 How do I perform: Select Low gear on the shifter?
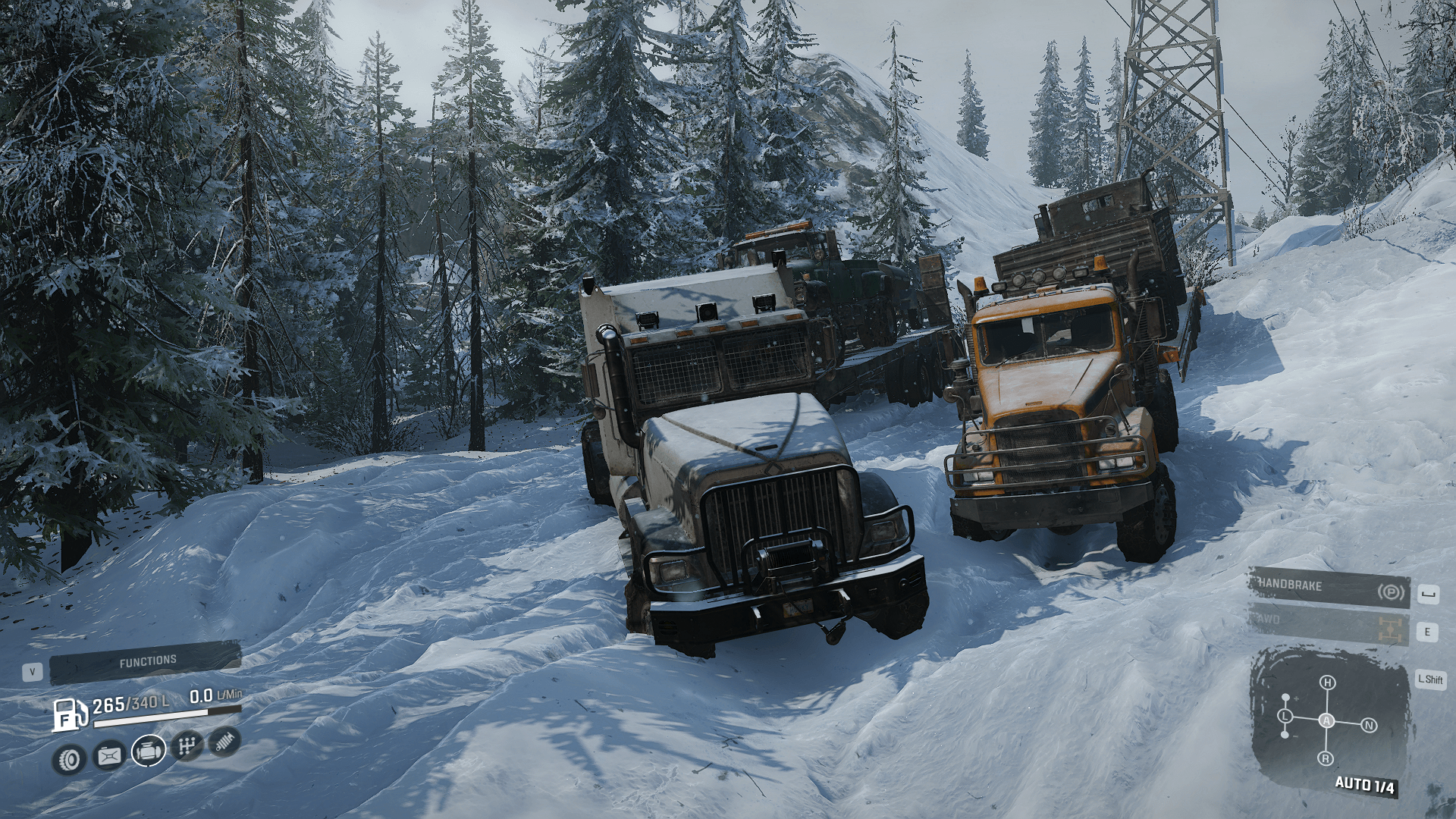coord(1285,716)
